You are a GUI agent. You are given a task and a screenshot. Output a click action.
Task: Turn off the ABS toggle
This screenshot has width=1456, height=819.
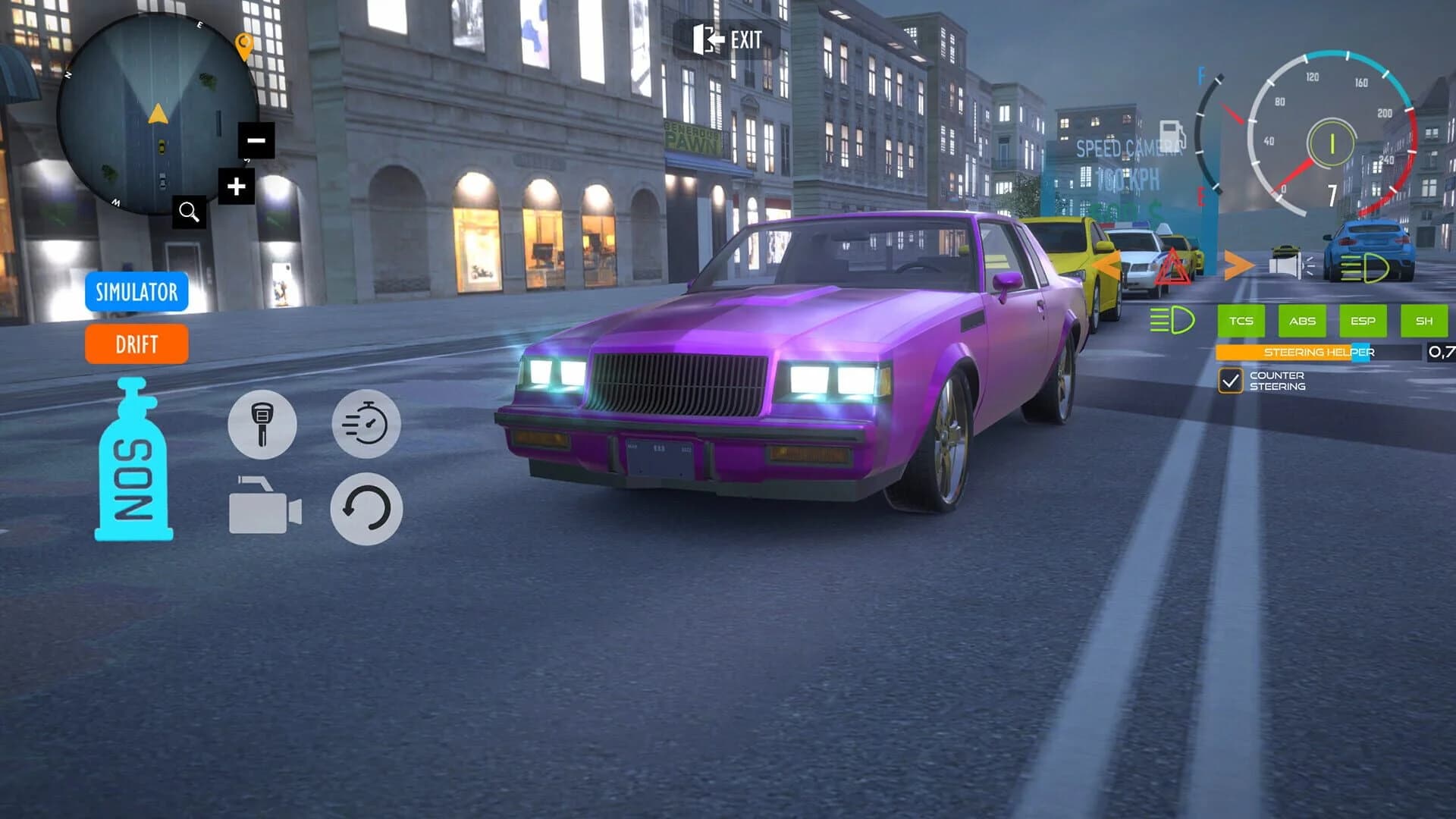click(x=1302, y=321)
